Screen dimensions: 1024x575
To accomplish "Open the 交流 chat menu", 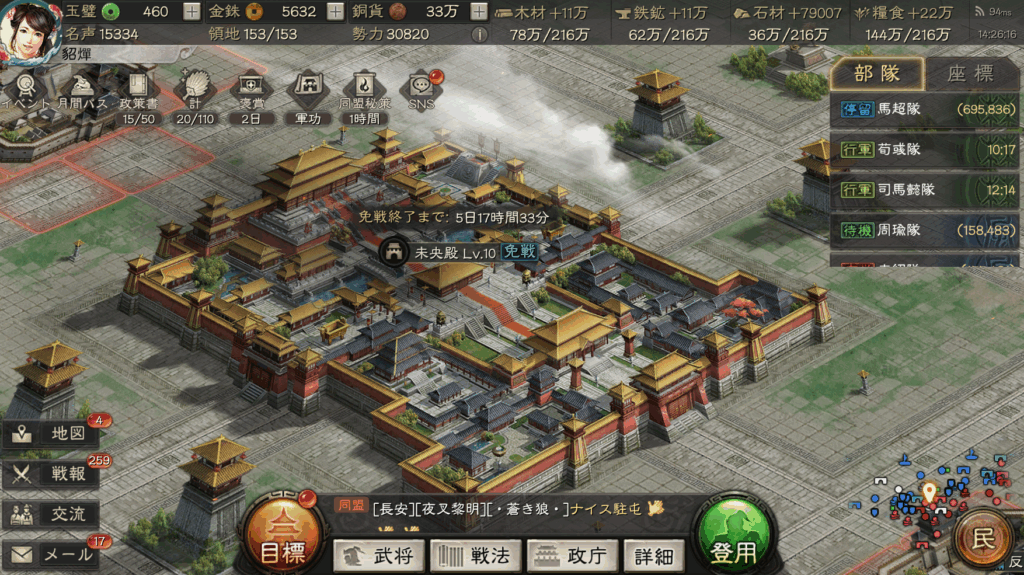I will (x=52, y=515).
